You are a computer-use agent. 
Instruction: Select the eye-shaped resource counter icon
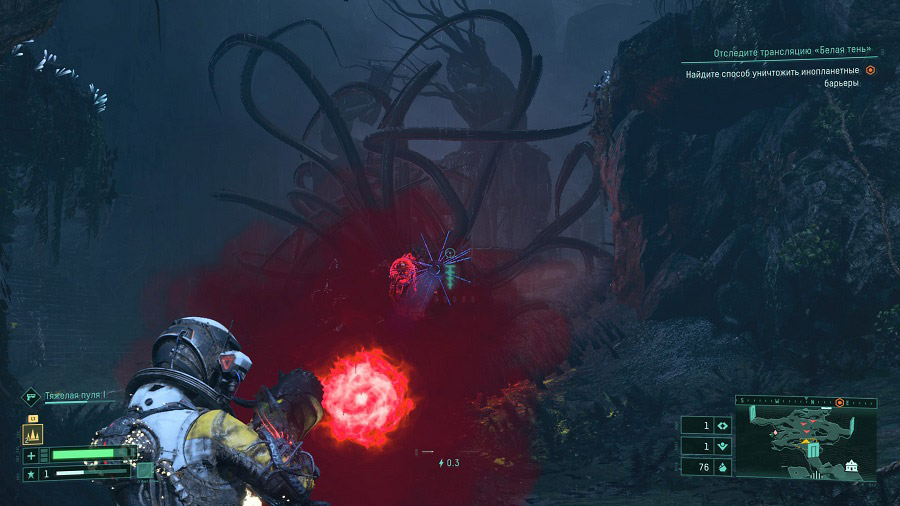point(722,424)
